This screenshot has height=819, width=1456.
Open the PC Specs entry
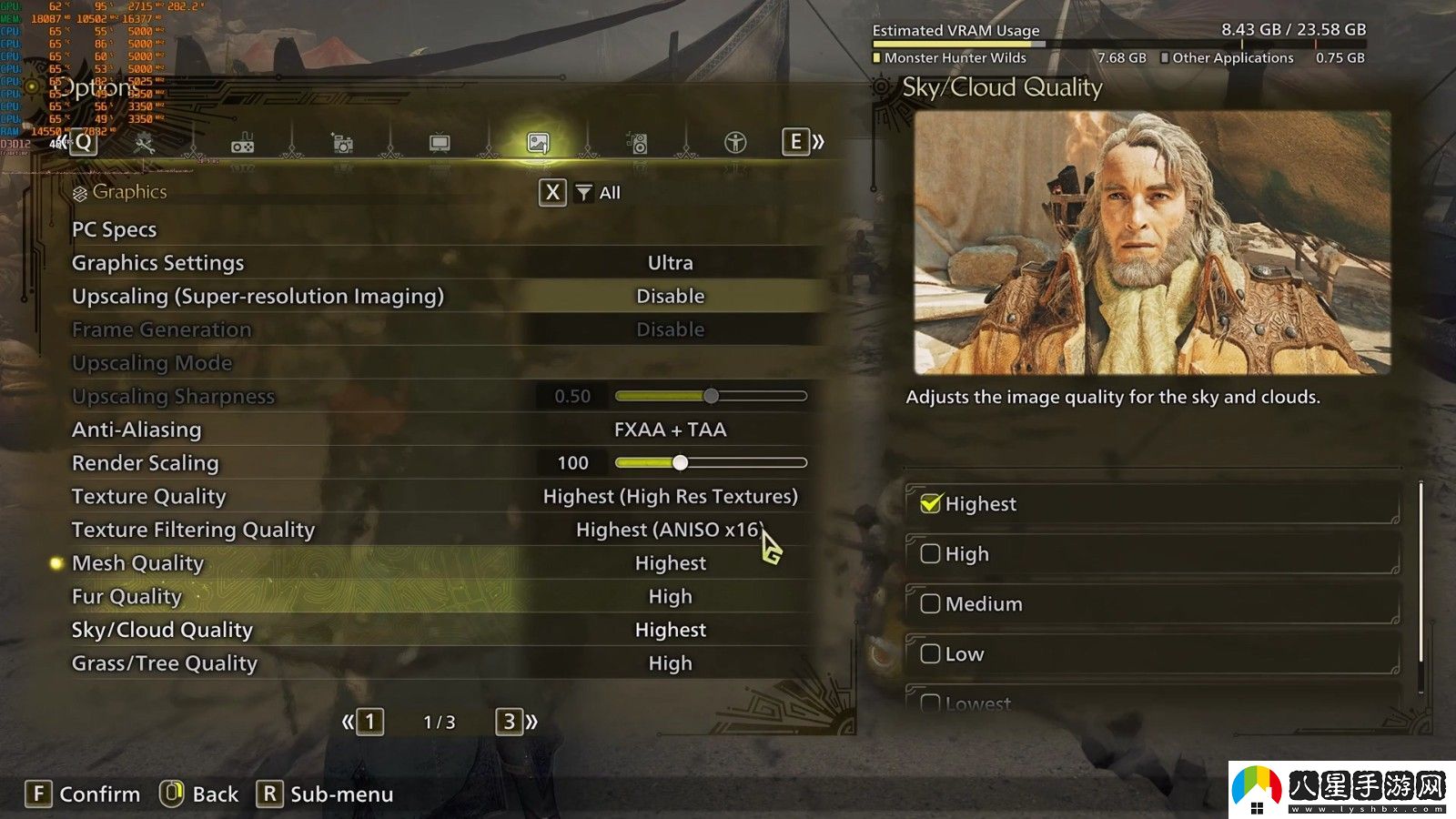pyautogui.click(x=115, y=229)
